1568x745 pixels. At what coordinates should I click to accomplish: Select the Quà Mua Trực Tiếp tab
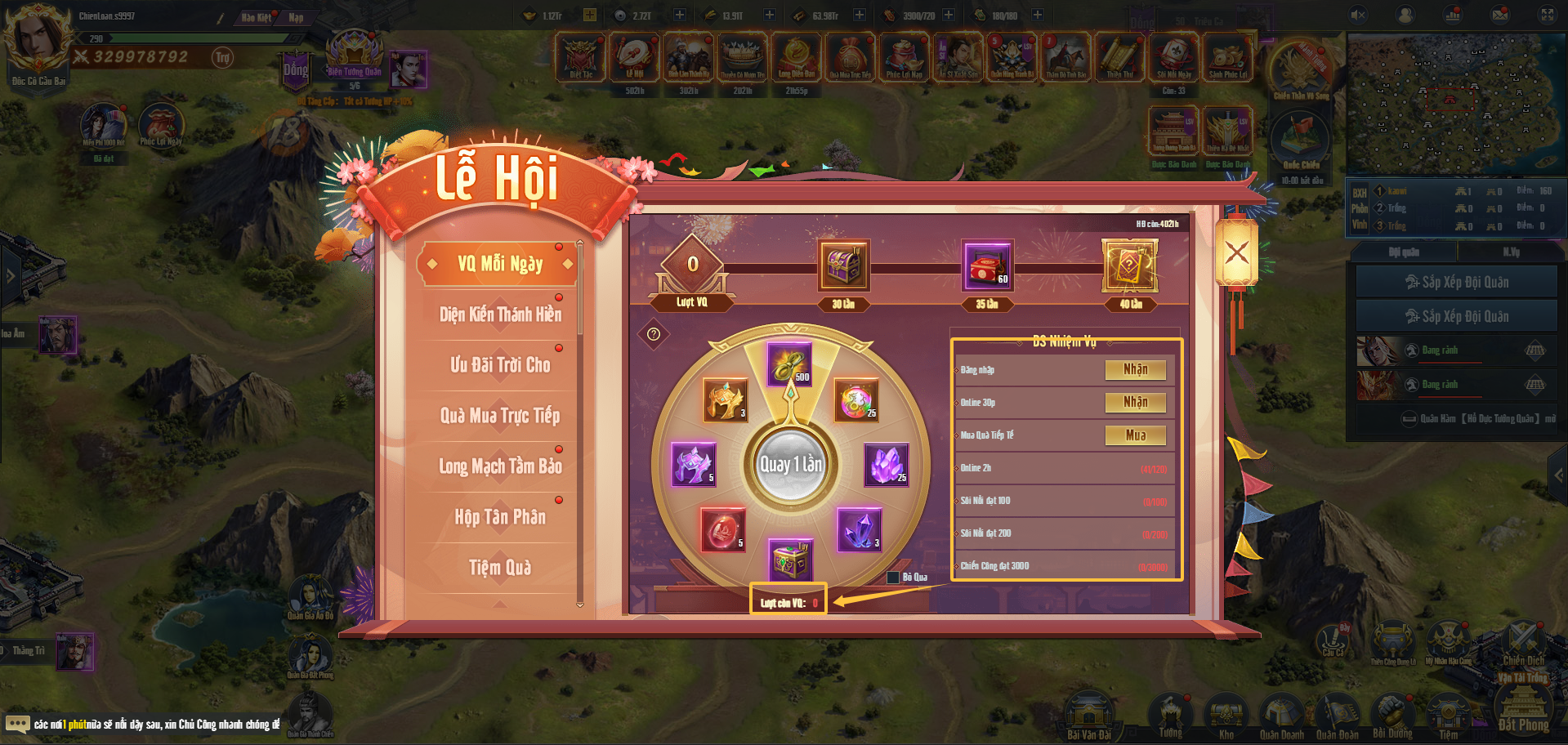(500, 416)
